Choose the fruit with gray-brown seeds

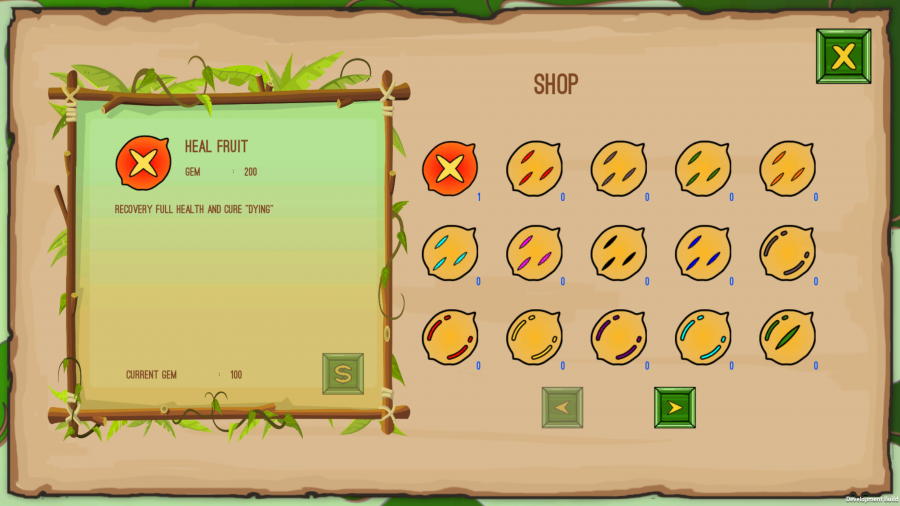pos(618,168)
